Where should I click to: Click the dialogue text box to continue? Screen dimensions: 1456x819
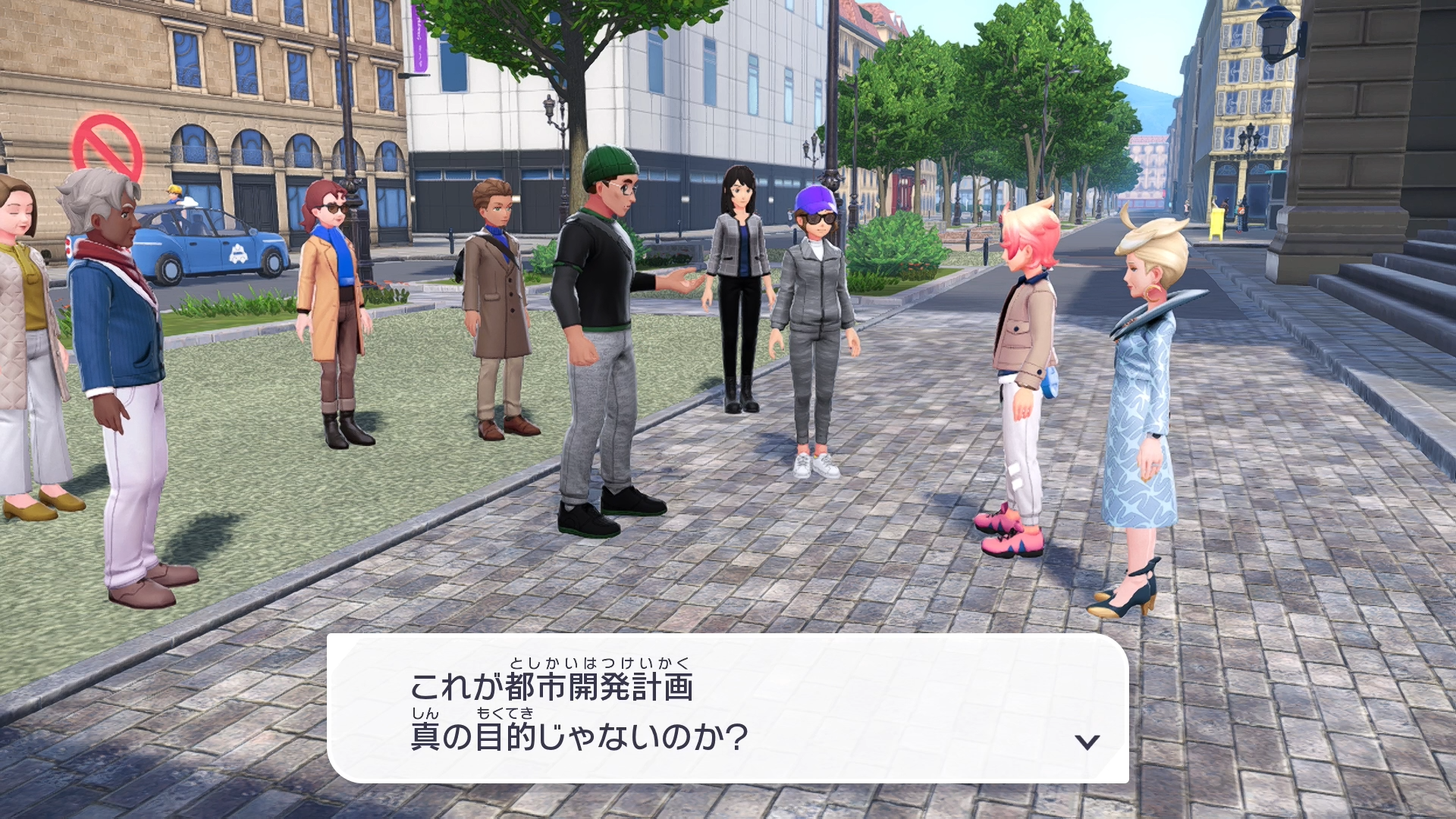726,708
